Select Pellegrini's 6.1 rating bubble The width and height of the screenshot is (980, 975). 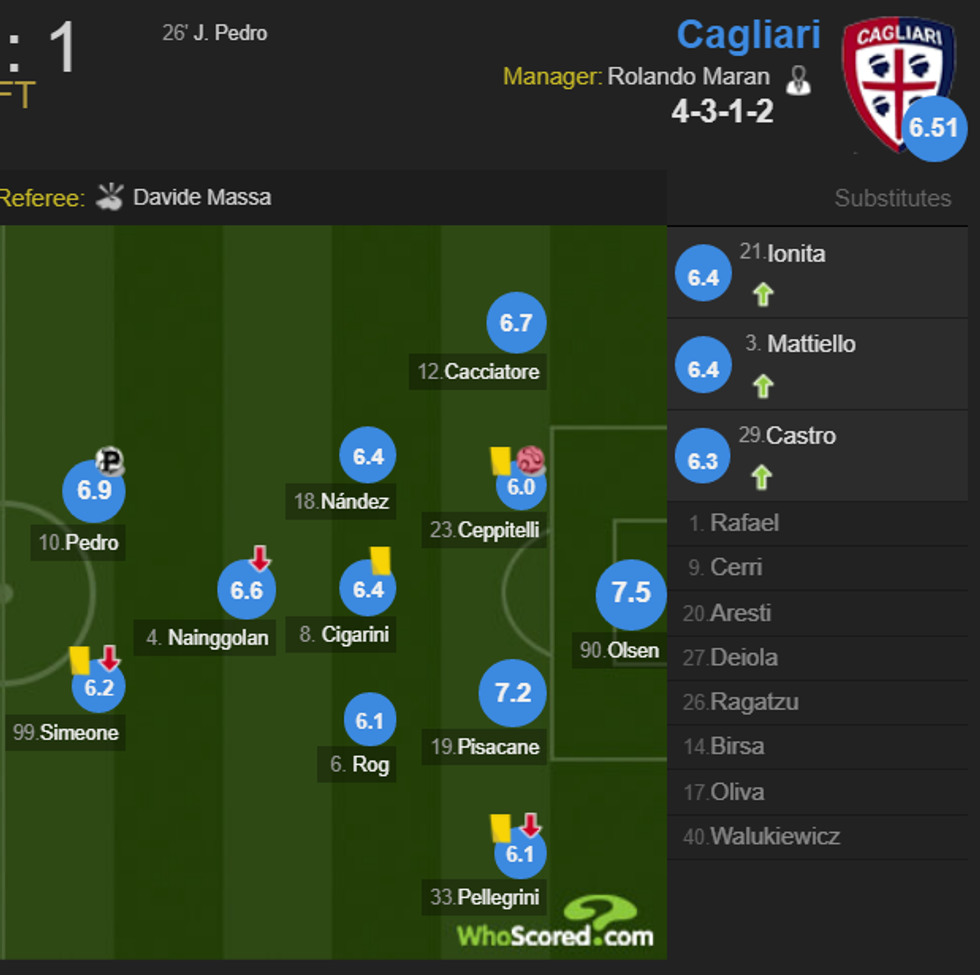(520, 854)
